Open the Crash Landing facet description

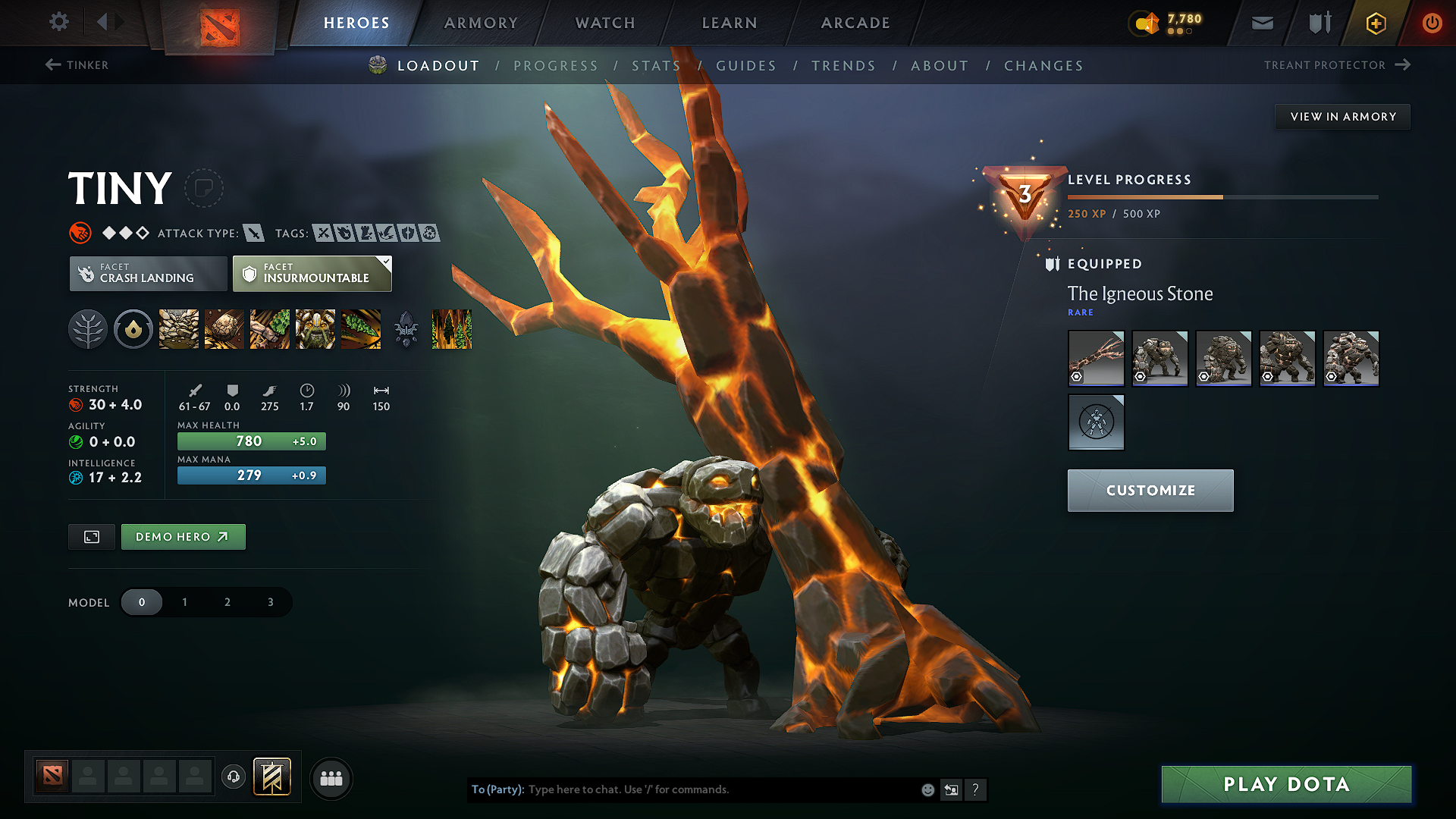[x=148, y=273]
